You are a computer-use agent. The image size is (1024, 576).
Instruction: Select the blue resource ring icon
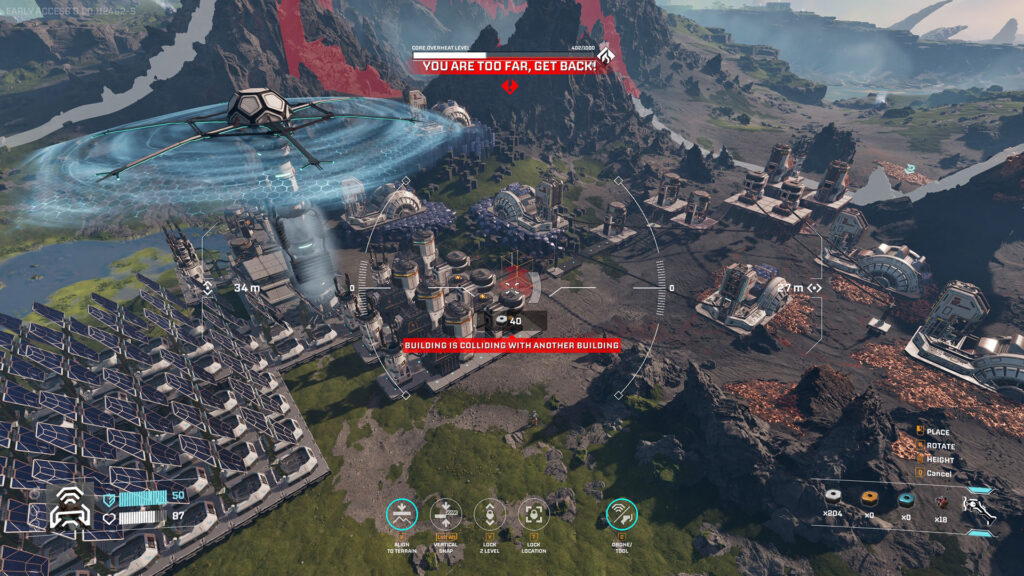(x=906, y=498)
